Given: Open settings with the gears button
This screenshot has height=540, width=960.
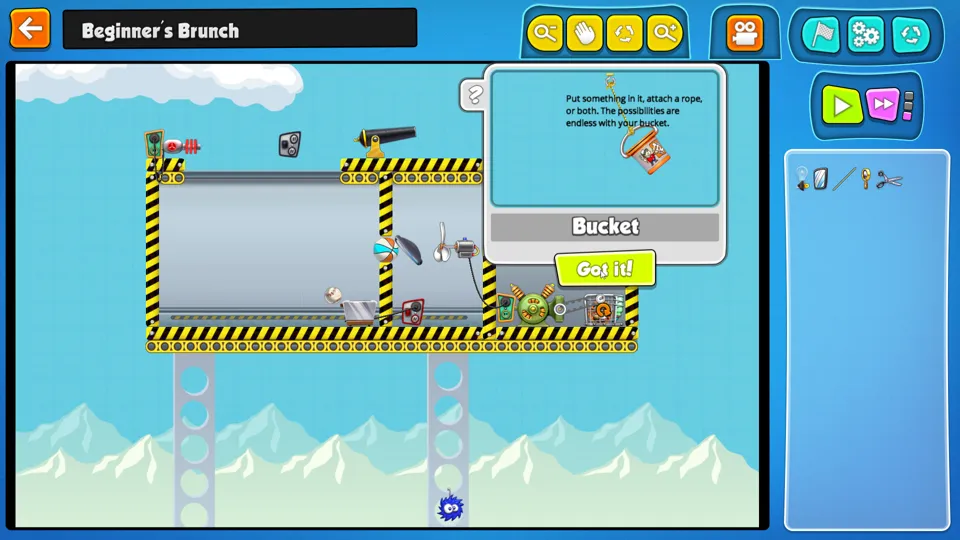Looking at the screenshot, I should pos(866,35).
